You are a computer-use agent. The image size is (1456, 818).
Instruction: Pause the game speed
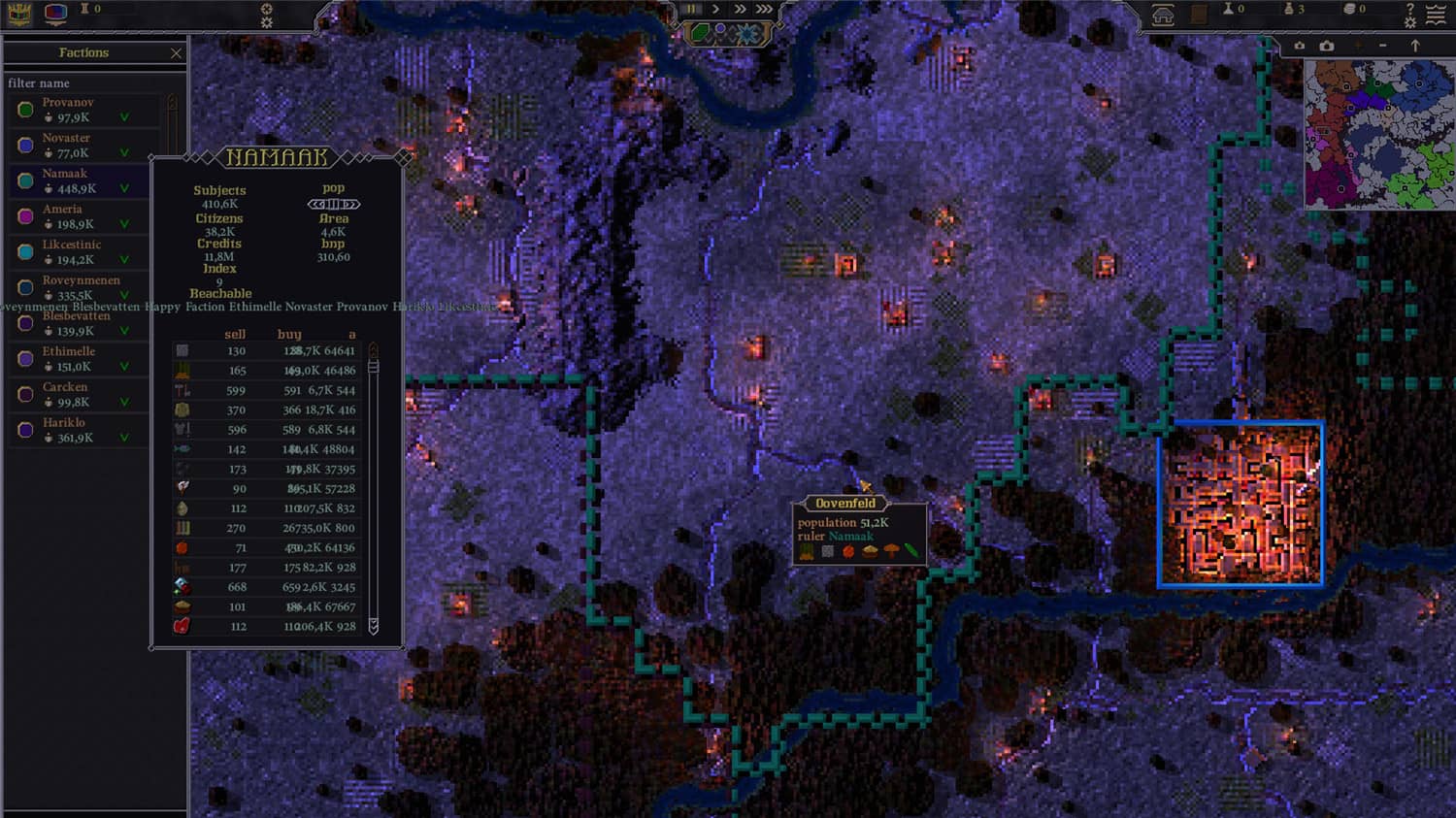tap(692, 9)
